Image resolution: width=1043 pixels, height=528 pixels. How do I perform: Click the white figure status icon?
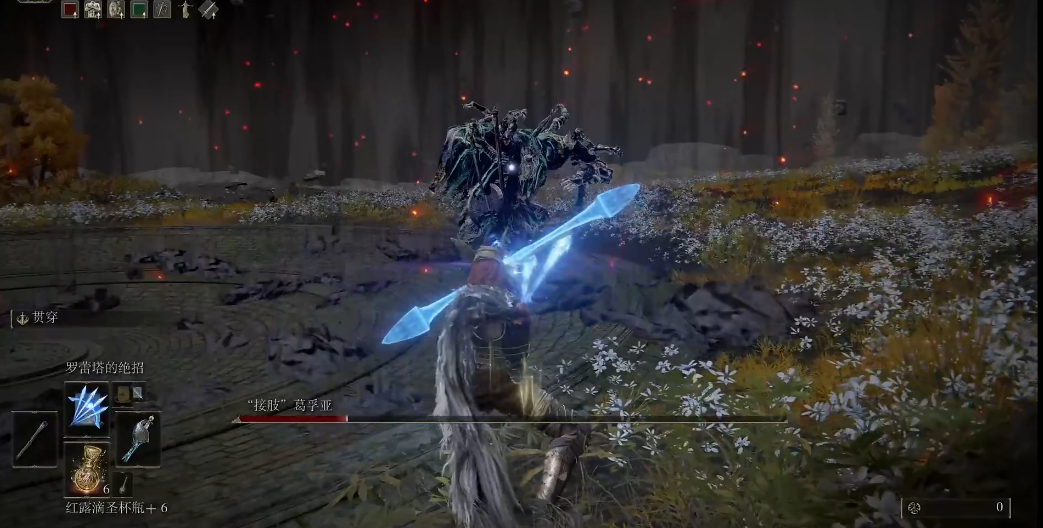[x=185, y=10]
